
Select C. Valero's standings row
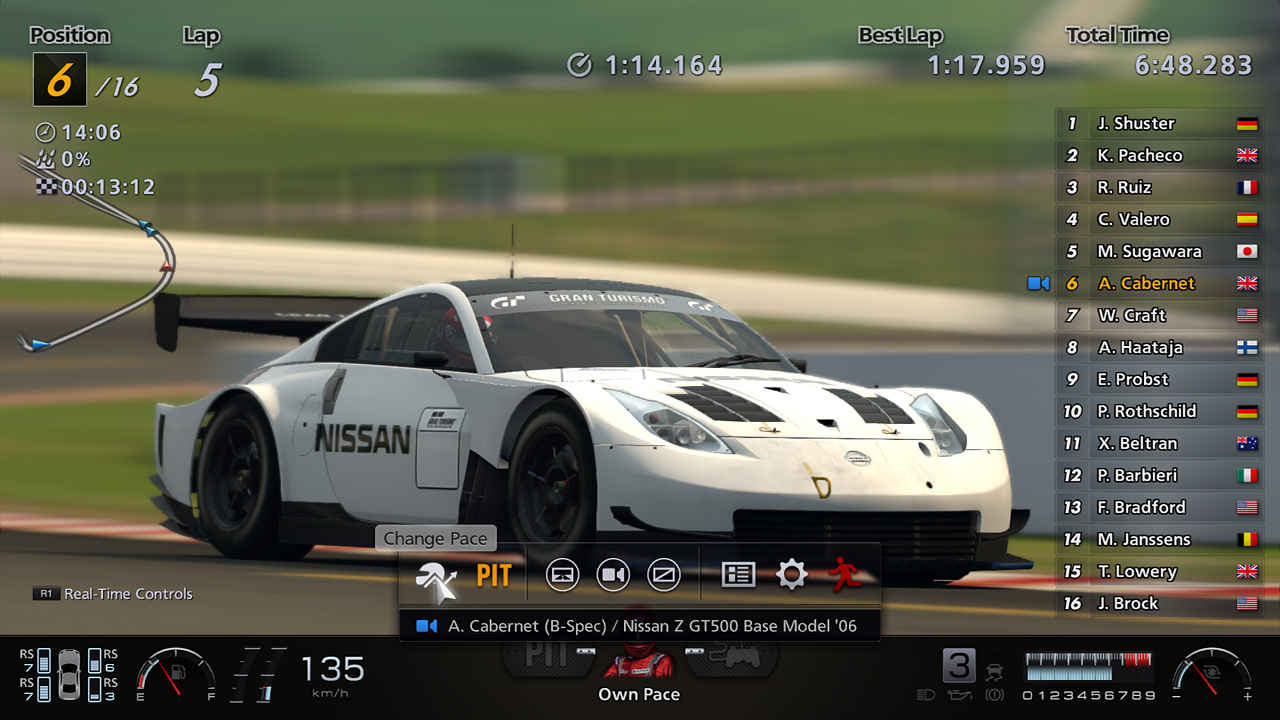(1158, 220)
